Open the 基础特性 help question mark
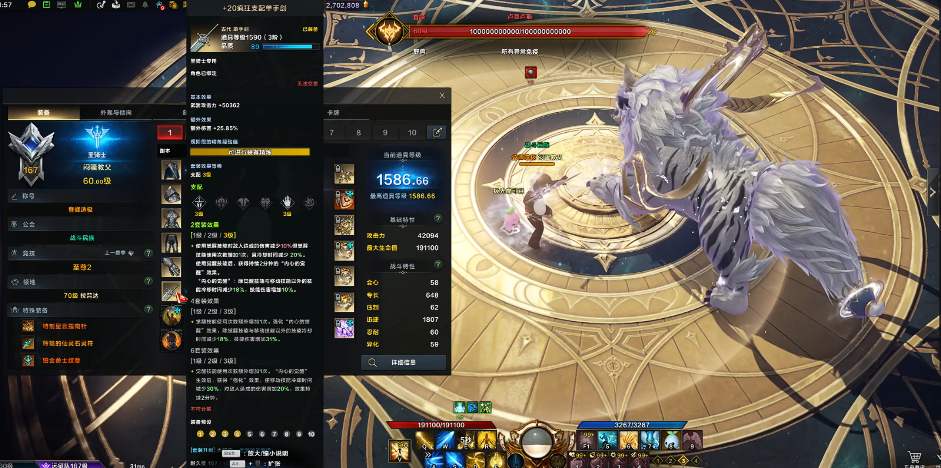 pos(437,218)
